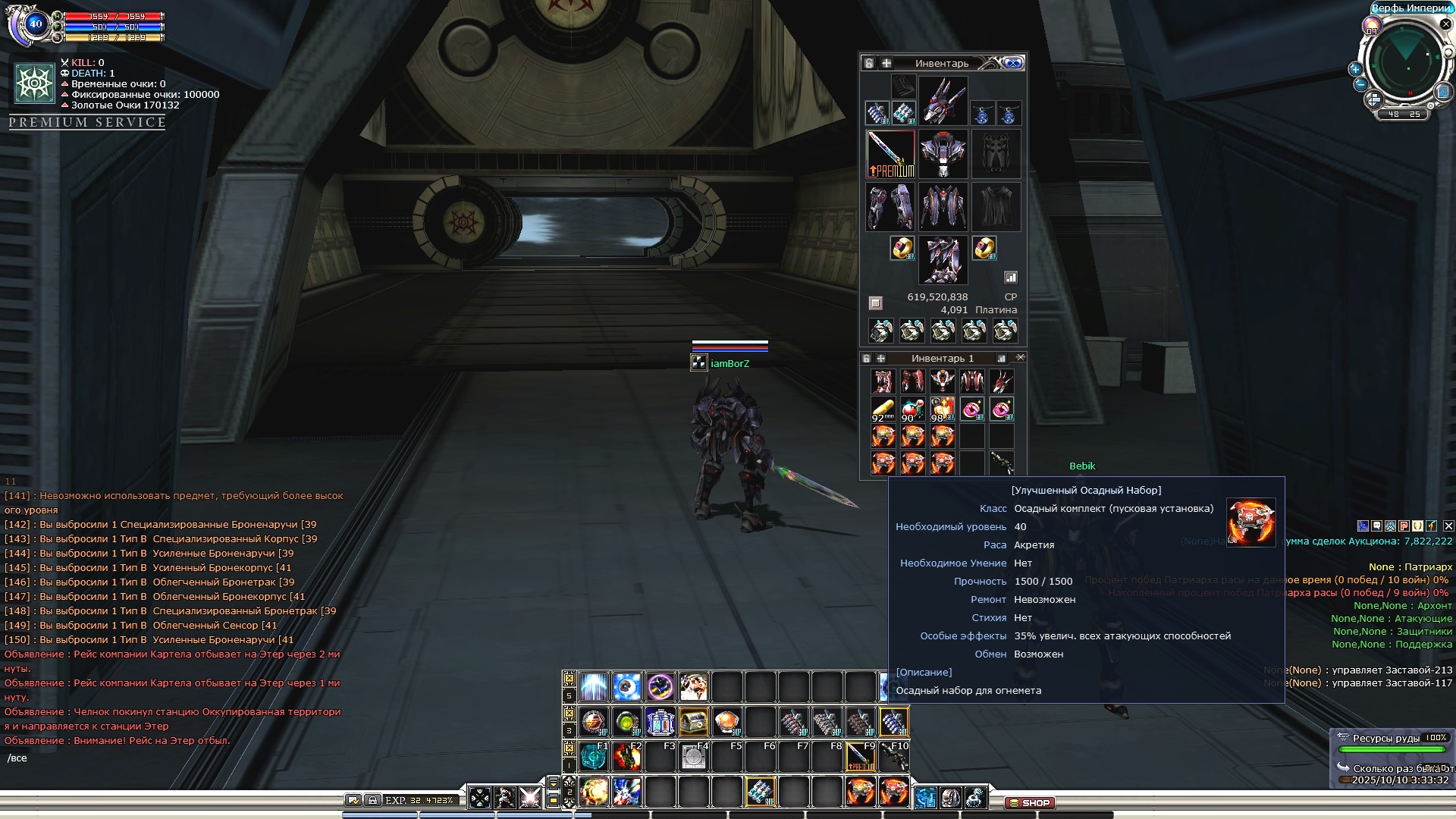Screen dimensions: 1456x819
Task: Close the minimap with its X button
Action: (x=1445, y=24)
